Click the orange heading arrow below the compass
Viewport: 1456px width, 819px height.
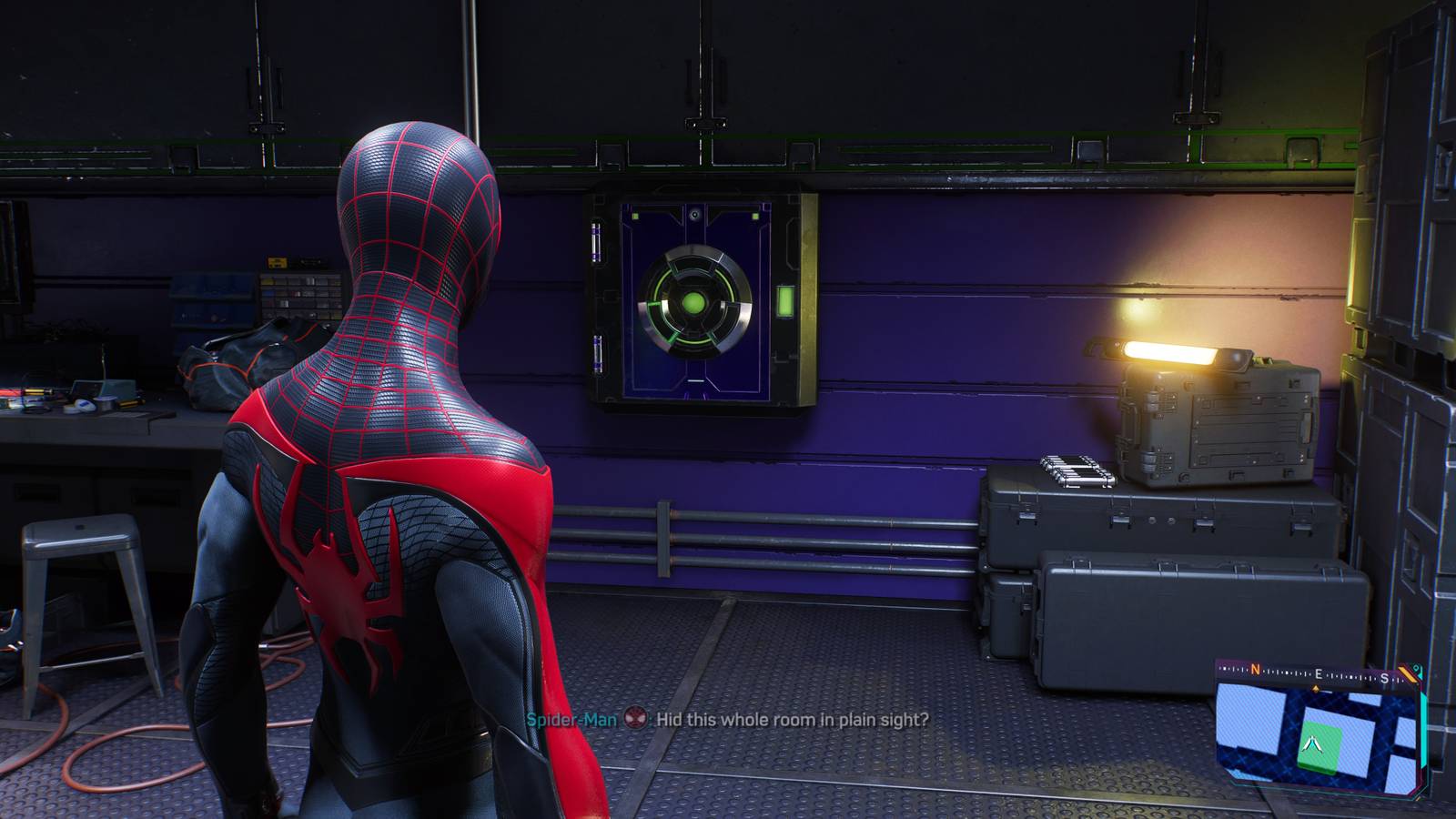[x=1316, y=689]
